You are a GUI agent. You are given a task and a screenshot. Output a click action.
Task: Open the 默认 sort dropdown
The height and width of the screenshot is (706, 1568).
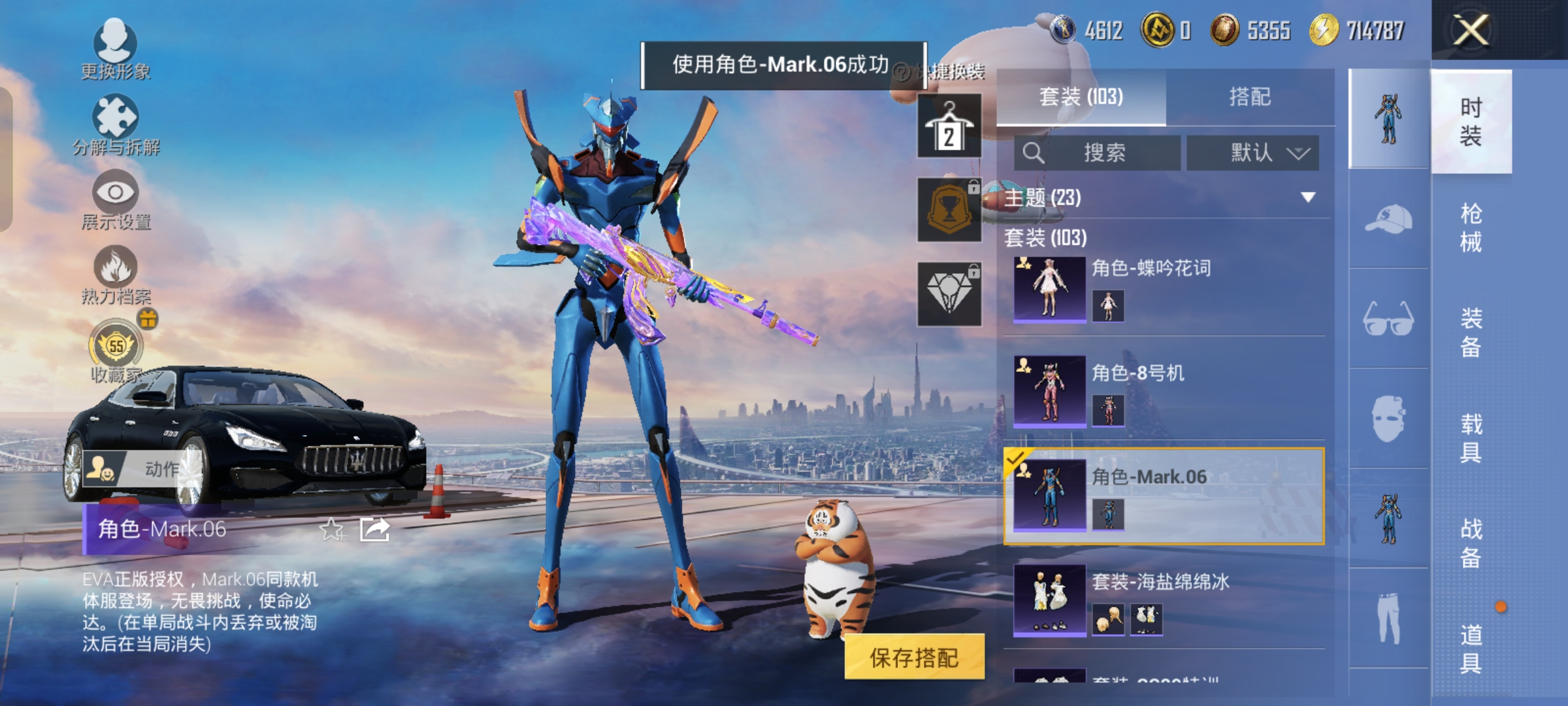(x=1252, y=153)
